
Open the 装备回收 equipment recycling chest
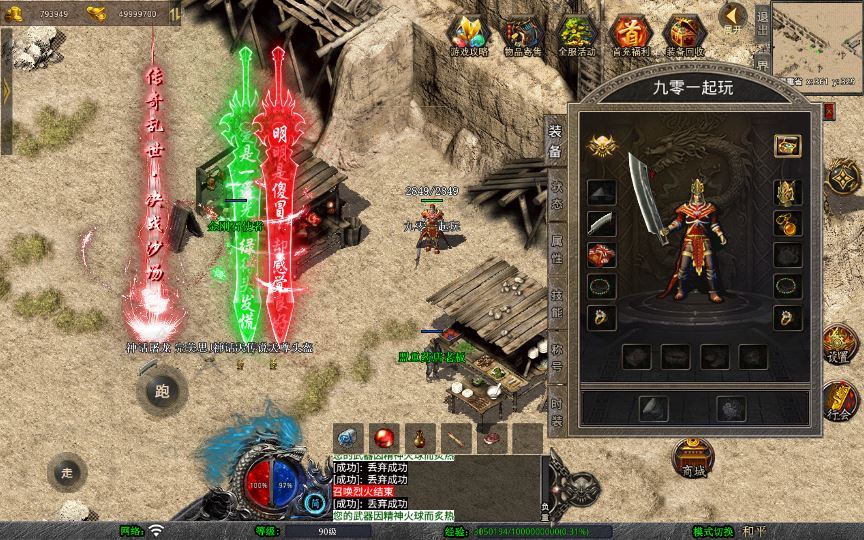coord(685,35)
